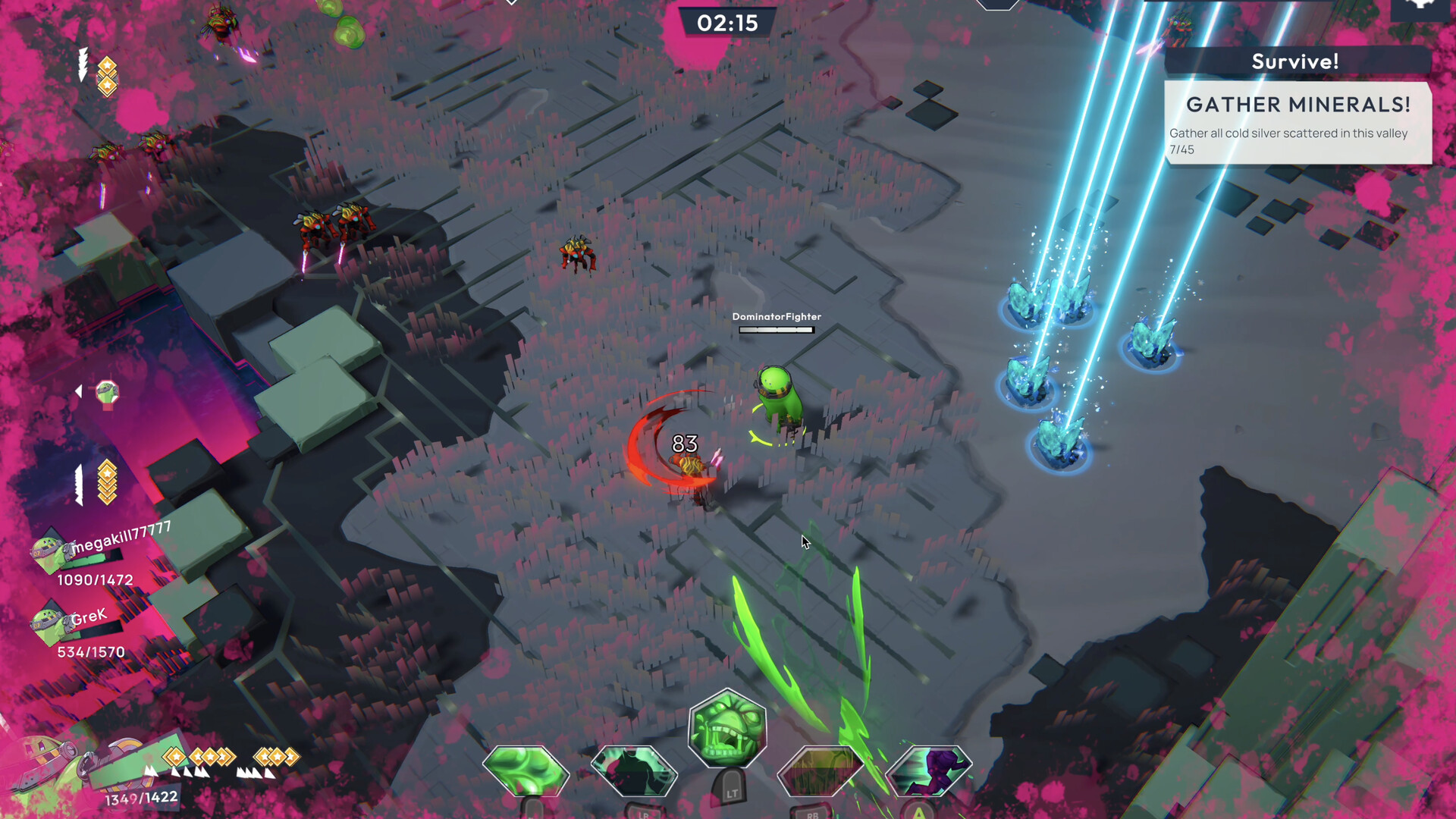Activate the purple running figure dash ability
This screenshot has width=1456, height=819.
[x=928, y=770]
